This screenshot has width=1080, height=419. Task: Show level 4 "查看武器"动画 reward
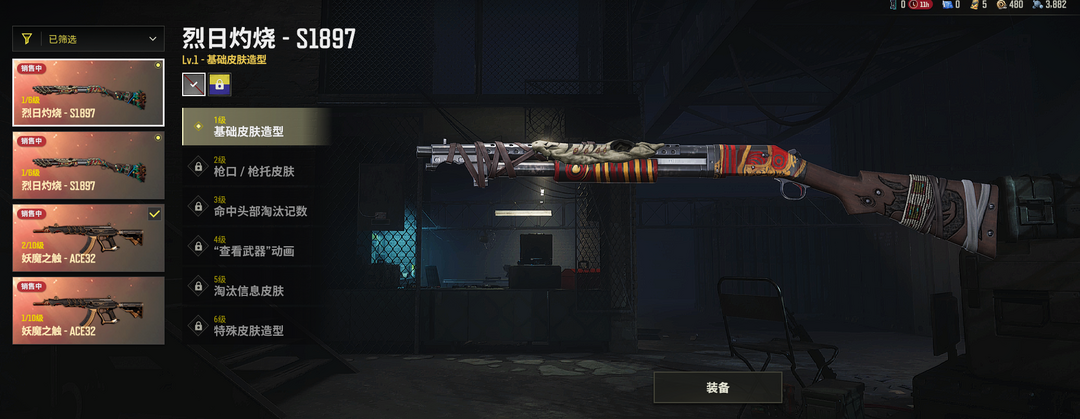coord(256,246)
